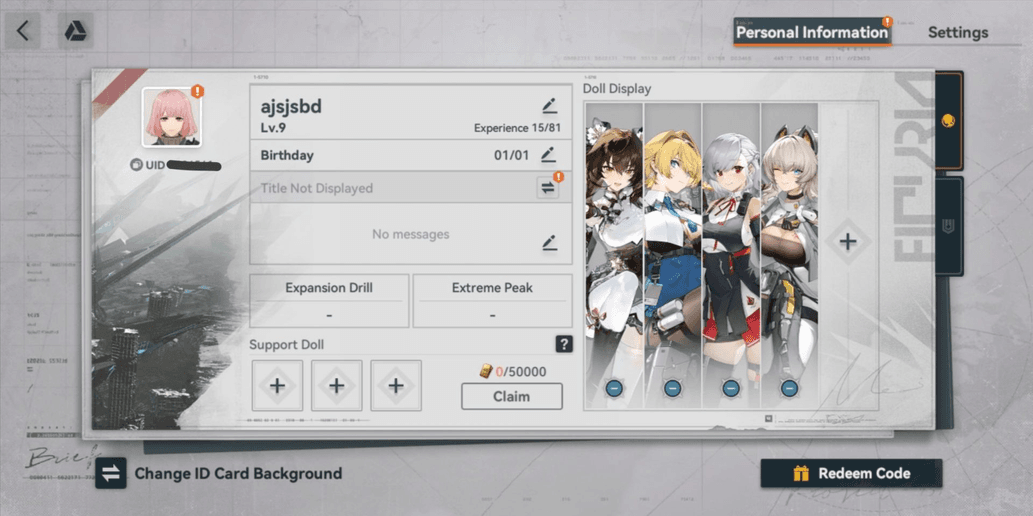
Task: Add a doll to the empty display slot
Action: pos(848,241)
